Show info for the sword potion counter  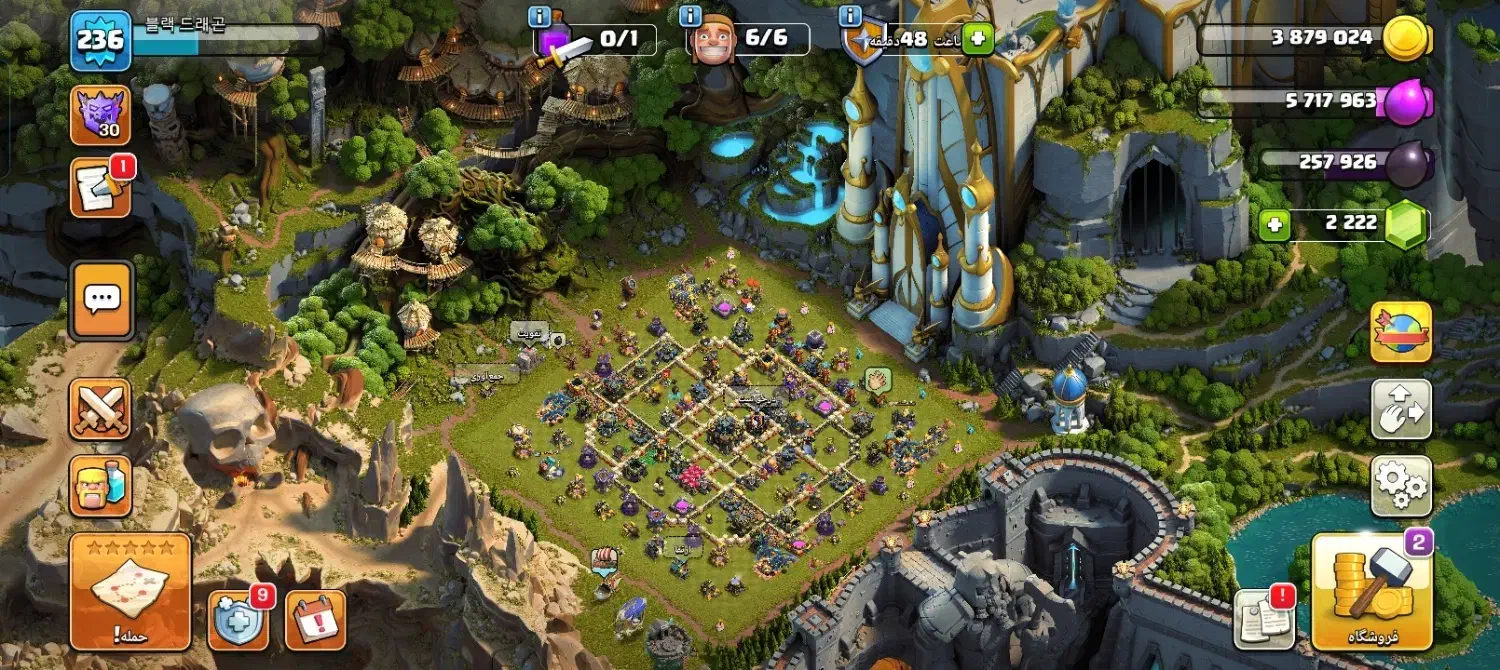(x=541, y=16)
